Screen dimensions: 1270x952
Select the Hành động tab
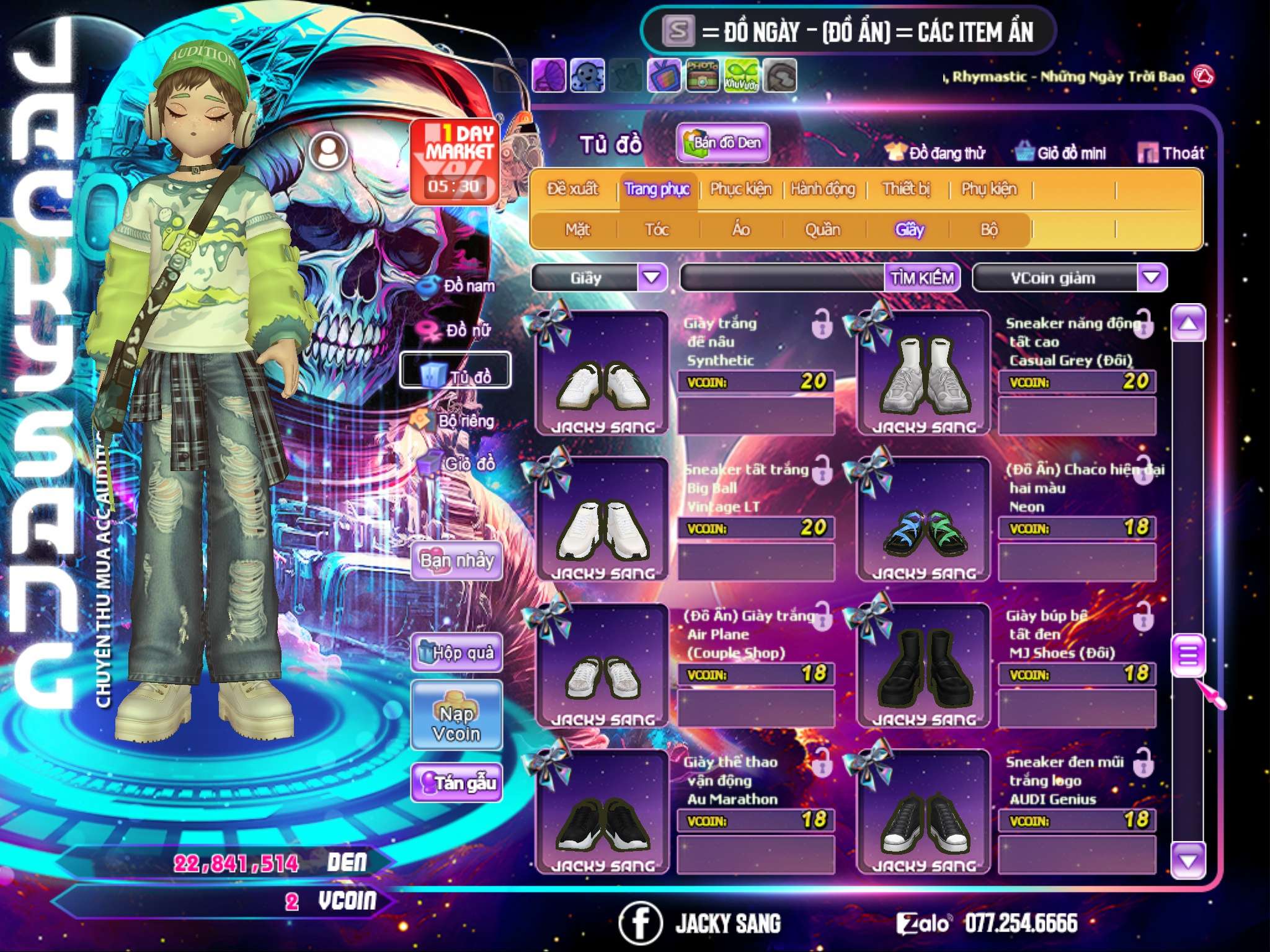point(823,189)
